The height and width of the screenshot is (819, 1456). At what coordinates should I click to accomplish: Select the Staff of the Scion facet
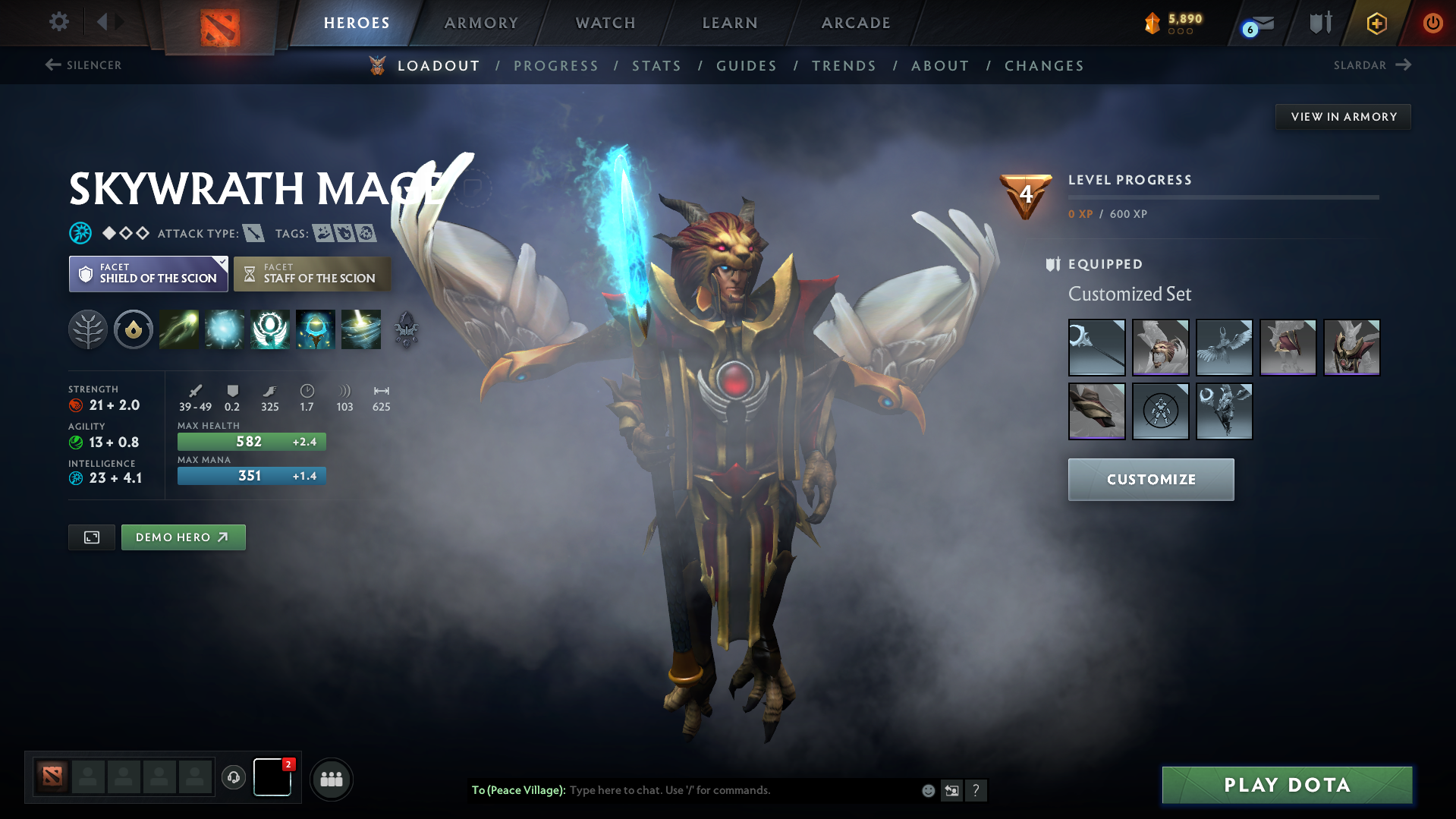click(312, 273)
